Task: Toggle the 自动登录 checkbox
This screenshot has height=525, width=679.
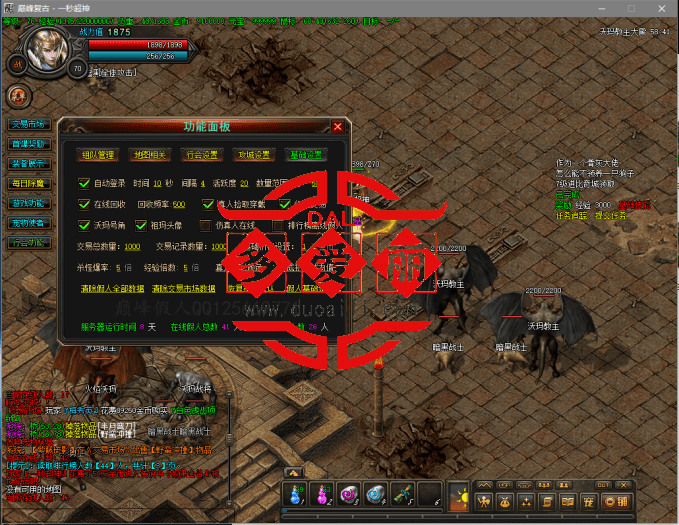Action: pyautogui.click(x=85, y=183)
